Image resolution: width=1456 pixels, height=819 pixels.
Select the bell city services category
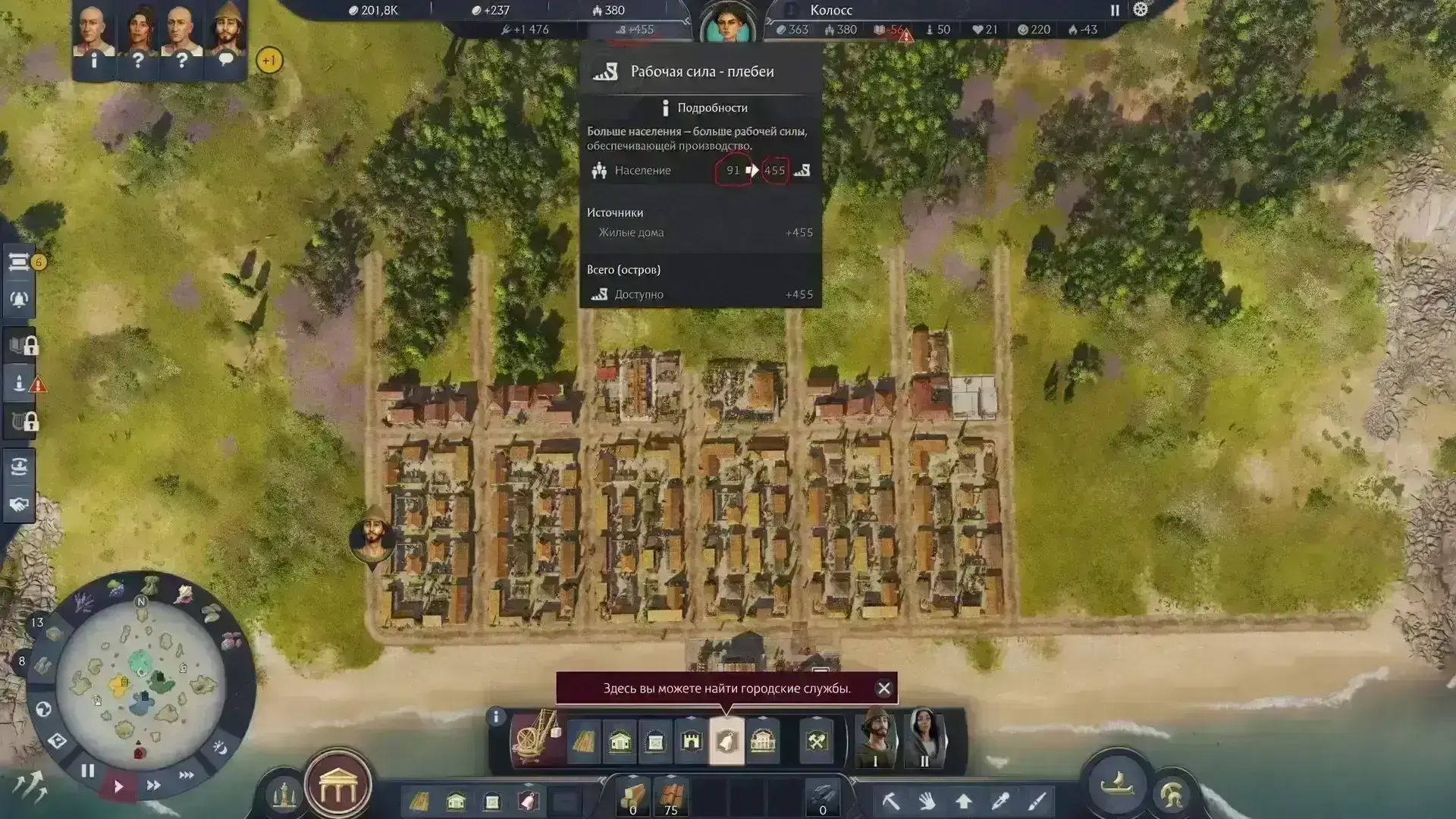click(726, 741)
